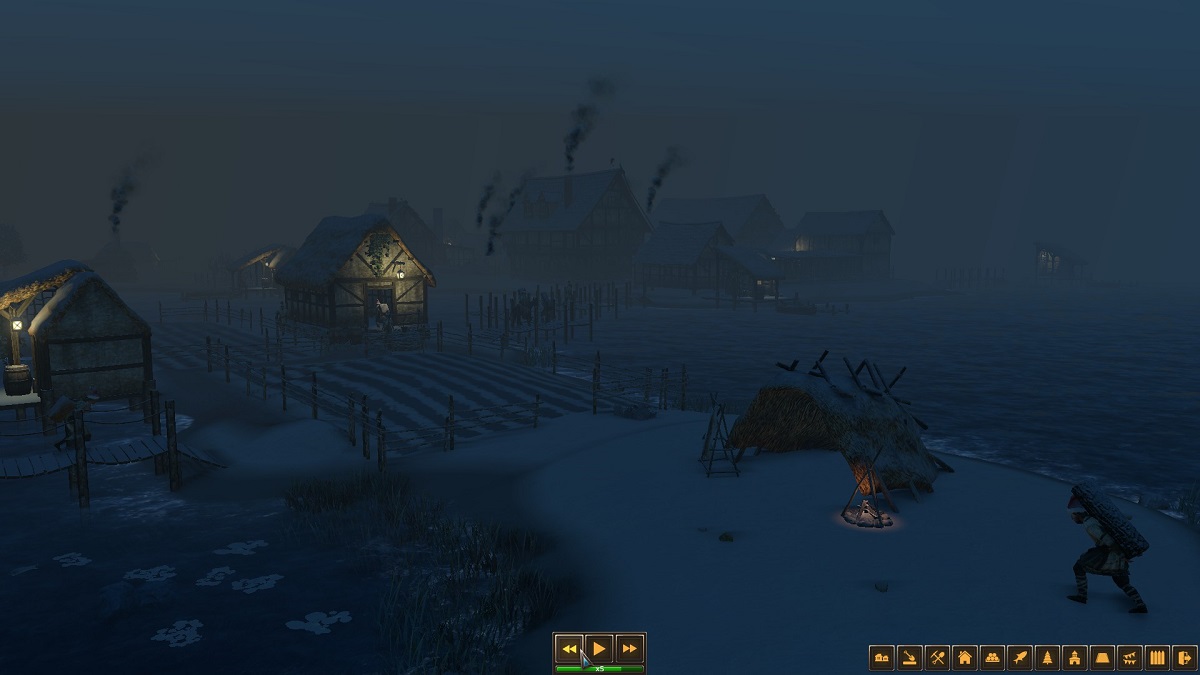Open the stacked barrels storage category

point(992,657)
